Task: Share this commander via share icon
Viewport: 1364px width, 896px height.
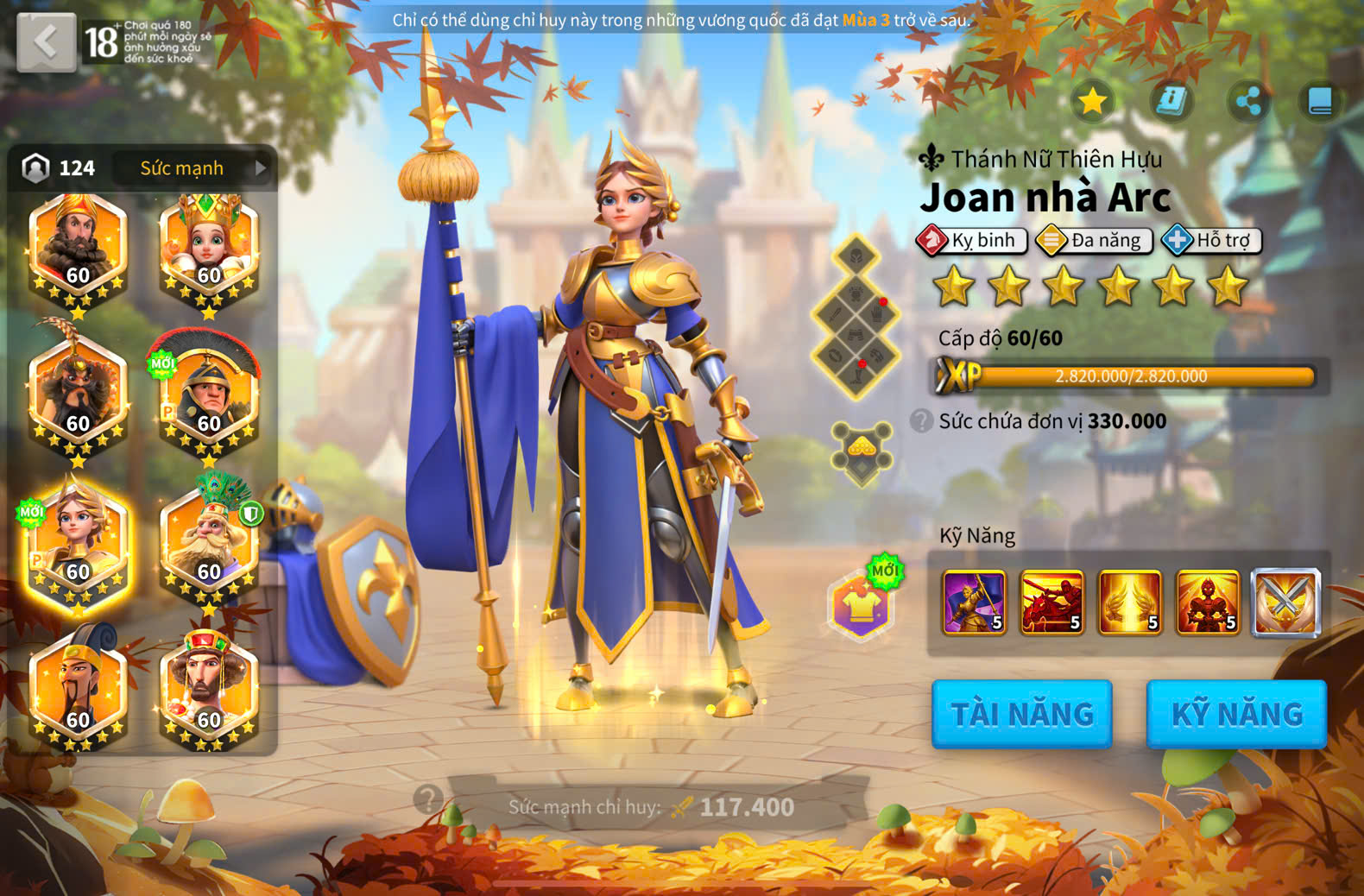Action: 1247,101
